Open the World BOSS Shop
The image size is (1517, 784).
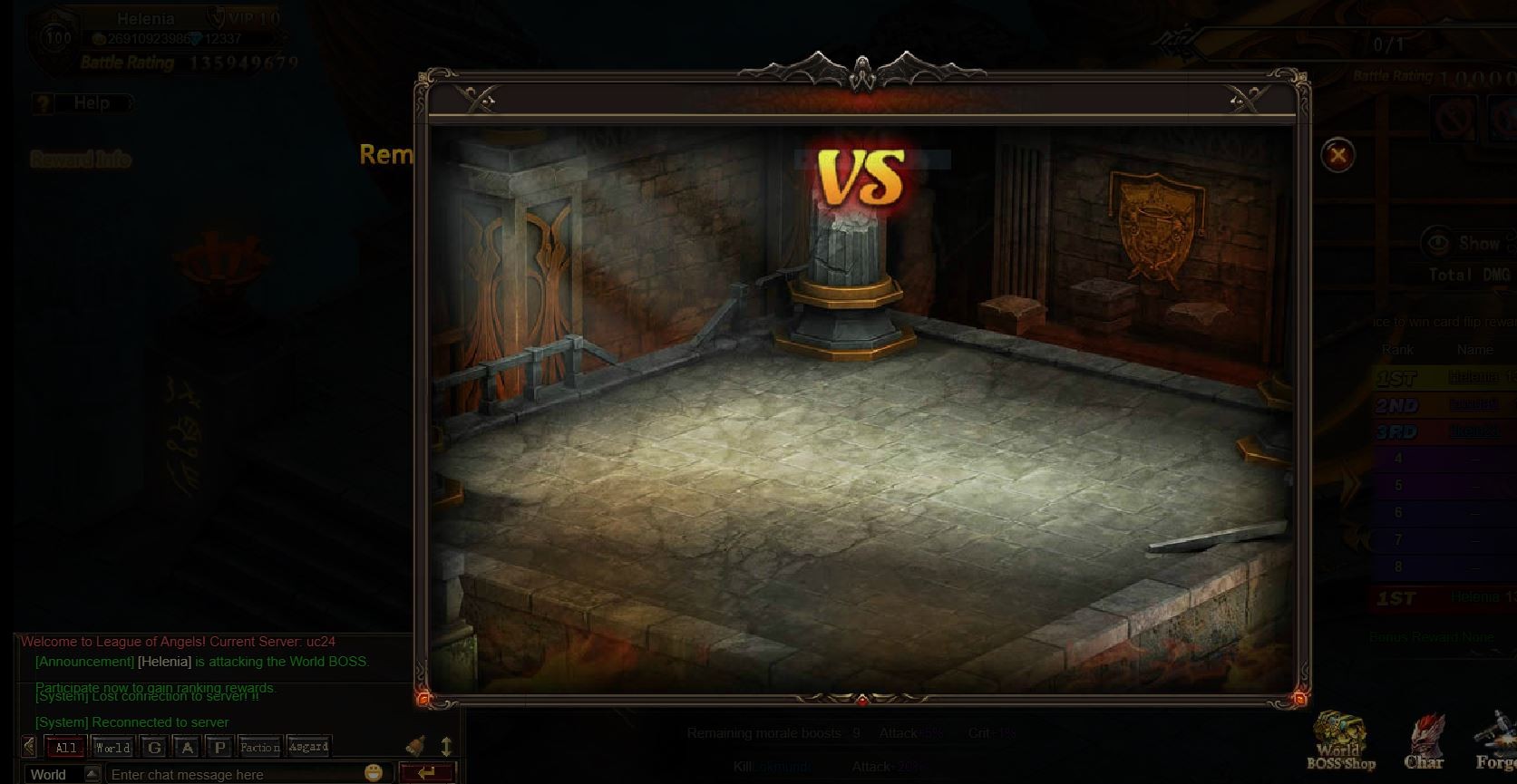[x=1340, y=743]
